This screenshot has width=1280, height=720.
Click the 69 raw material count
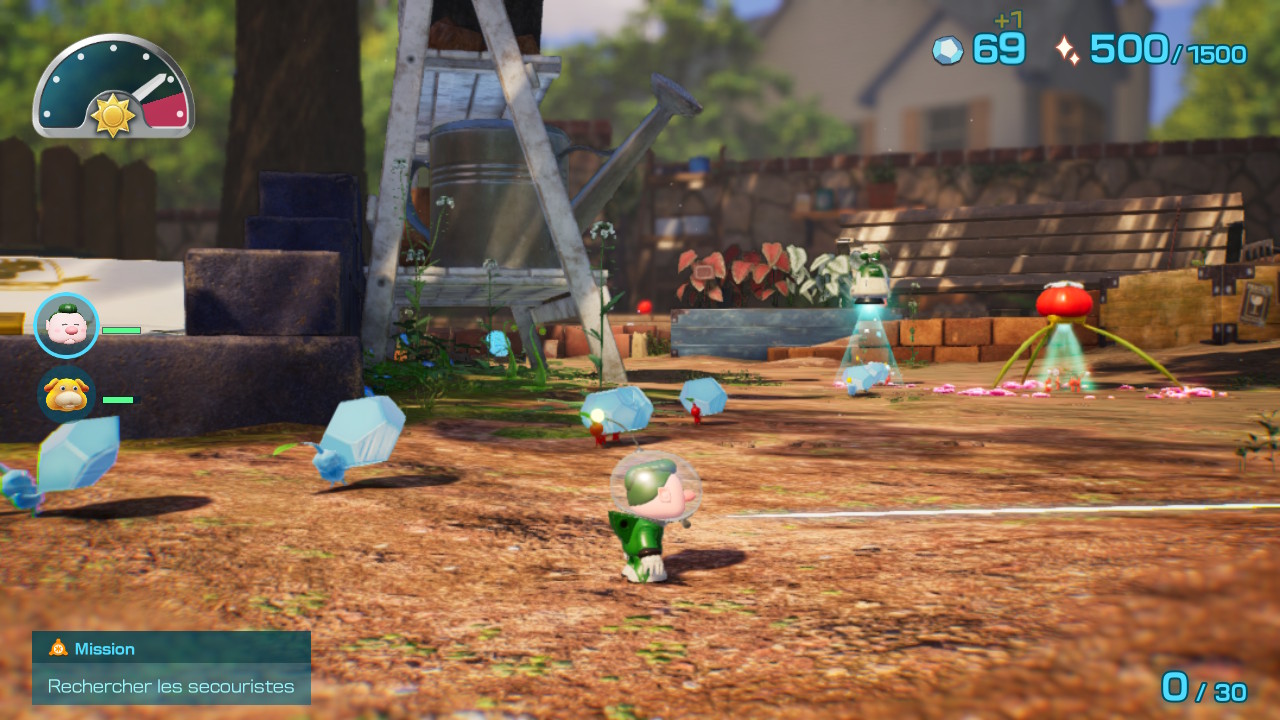998,46
